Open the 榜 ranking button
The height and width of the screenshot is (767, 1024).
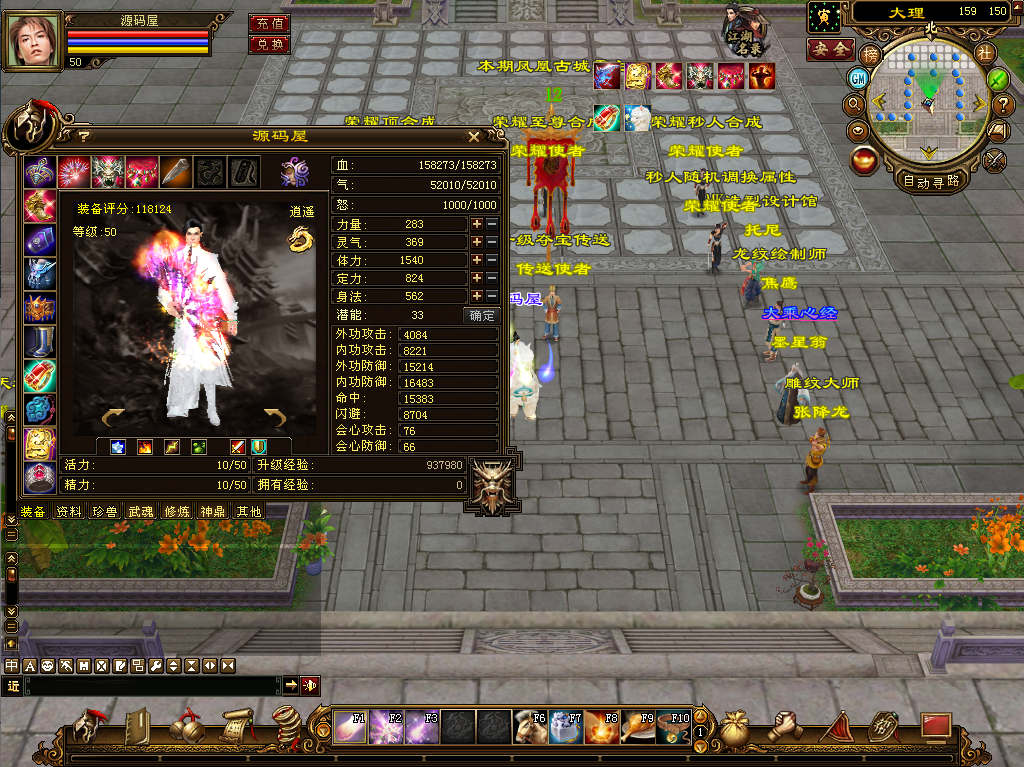(872, 54)
